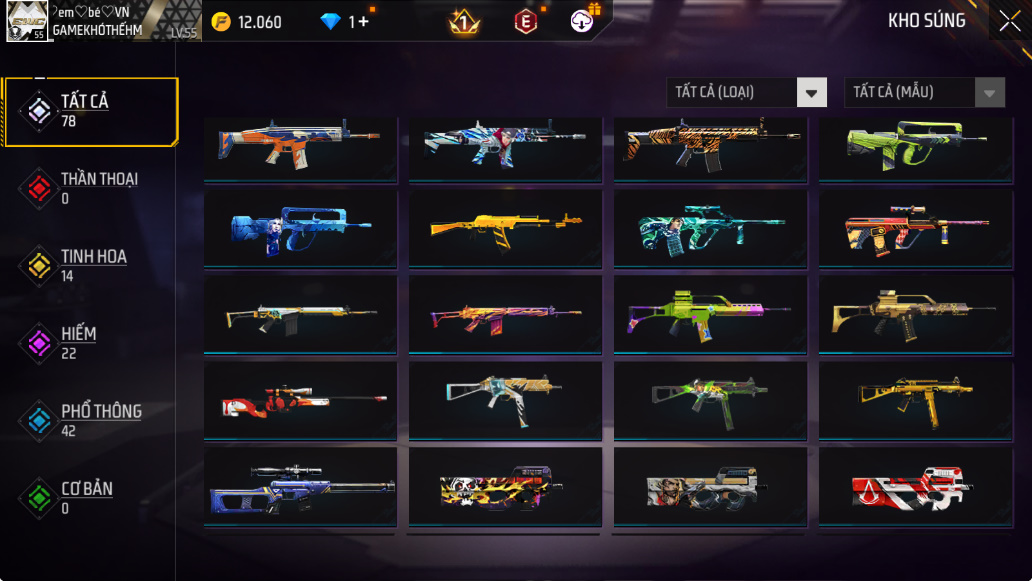
Task: Close the Kho Súng weapon vault screen
Action: [1008, 21]
